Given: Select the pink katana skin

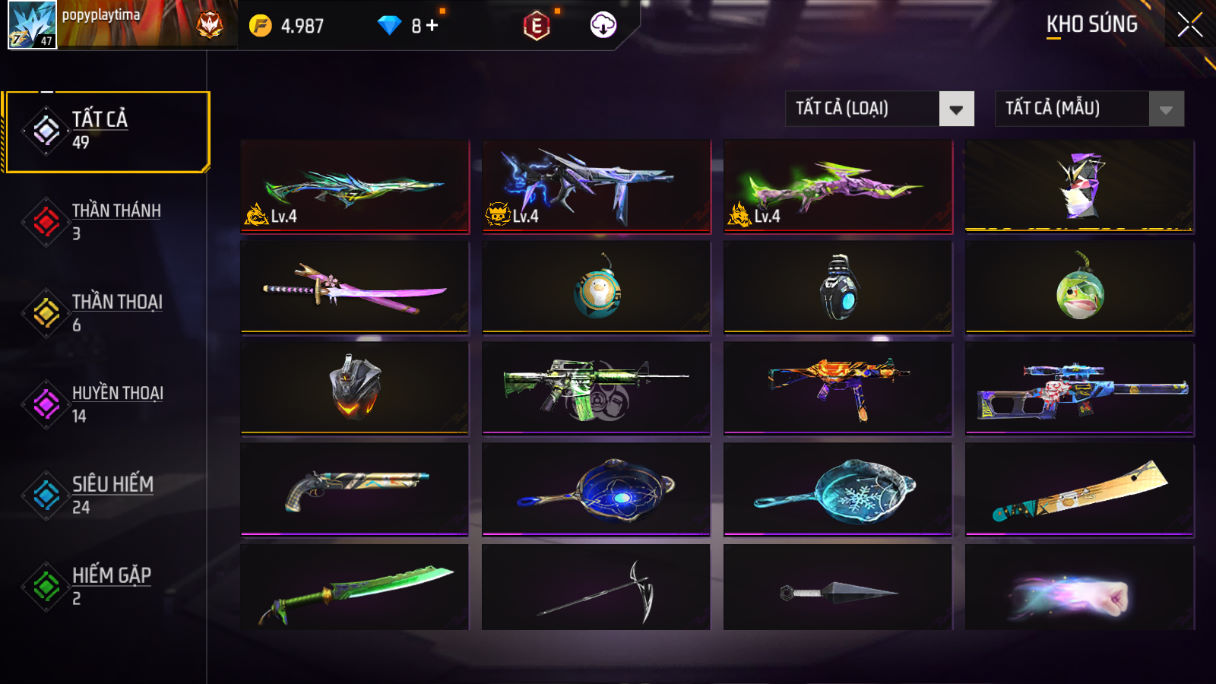Looking at the screenshot, I should click(x=355, y=287).
